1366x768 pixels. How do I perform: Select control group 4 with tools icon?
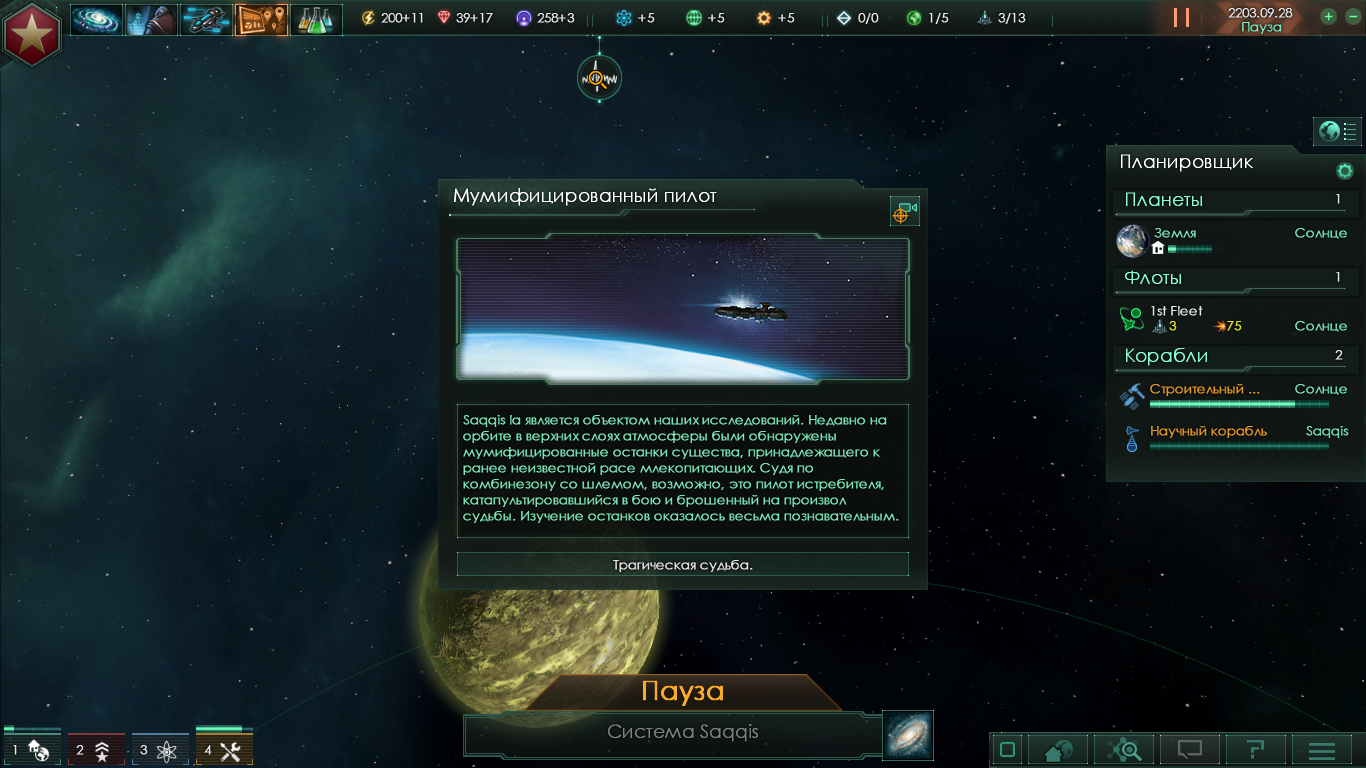click(x=224, y=750)
